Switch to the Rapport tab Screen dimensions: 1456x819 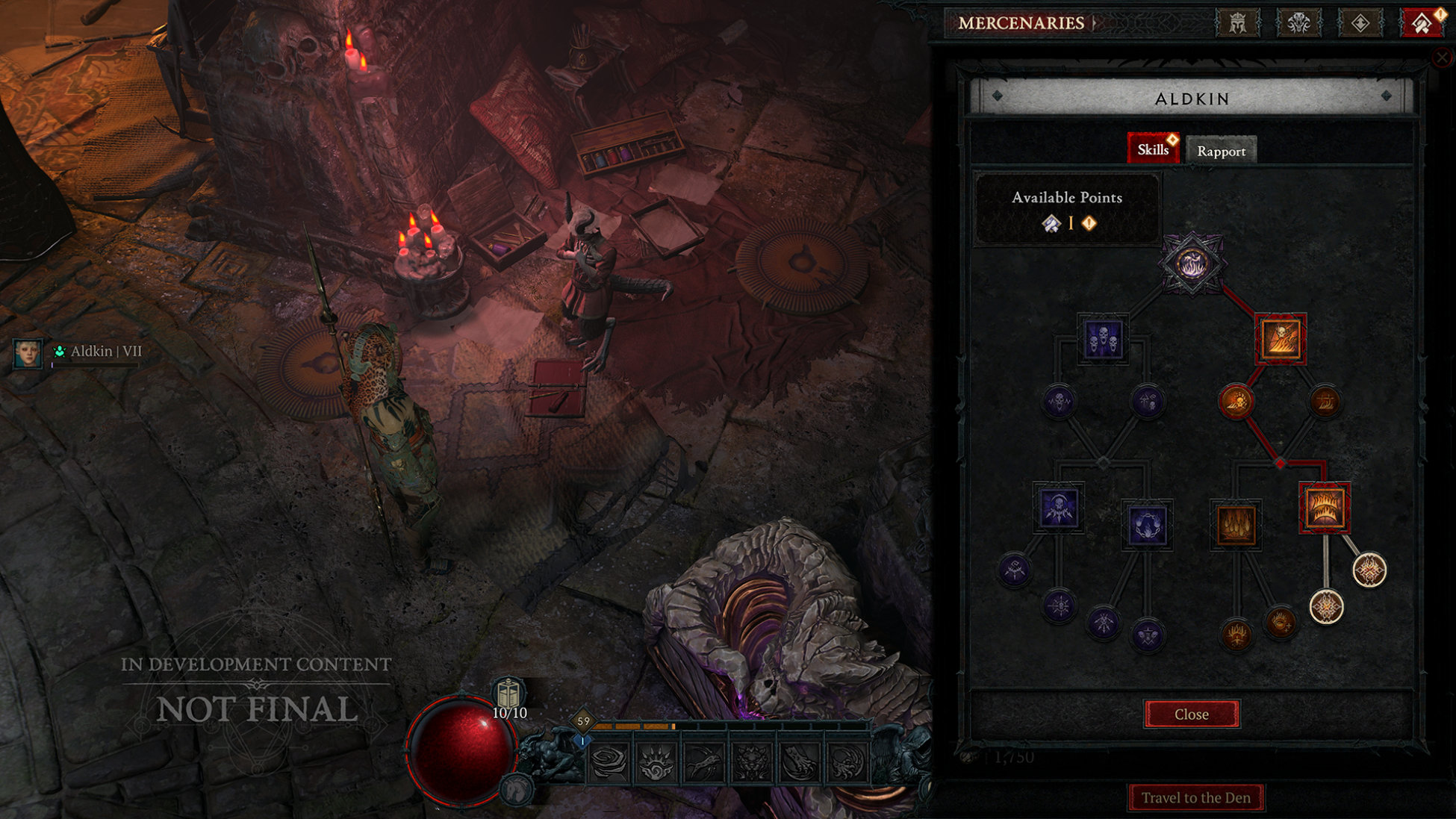[x=1221, y=151]
